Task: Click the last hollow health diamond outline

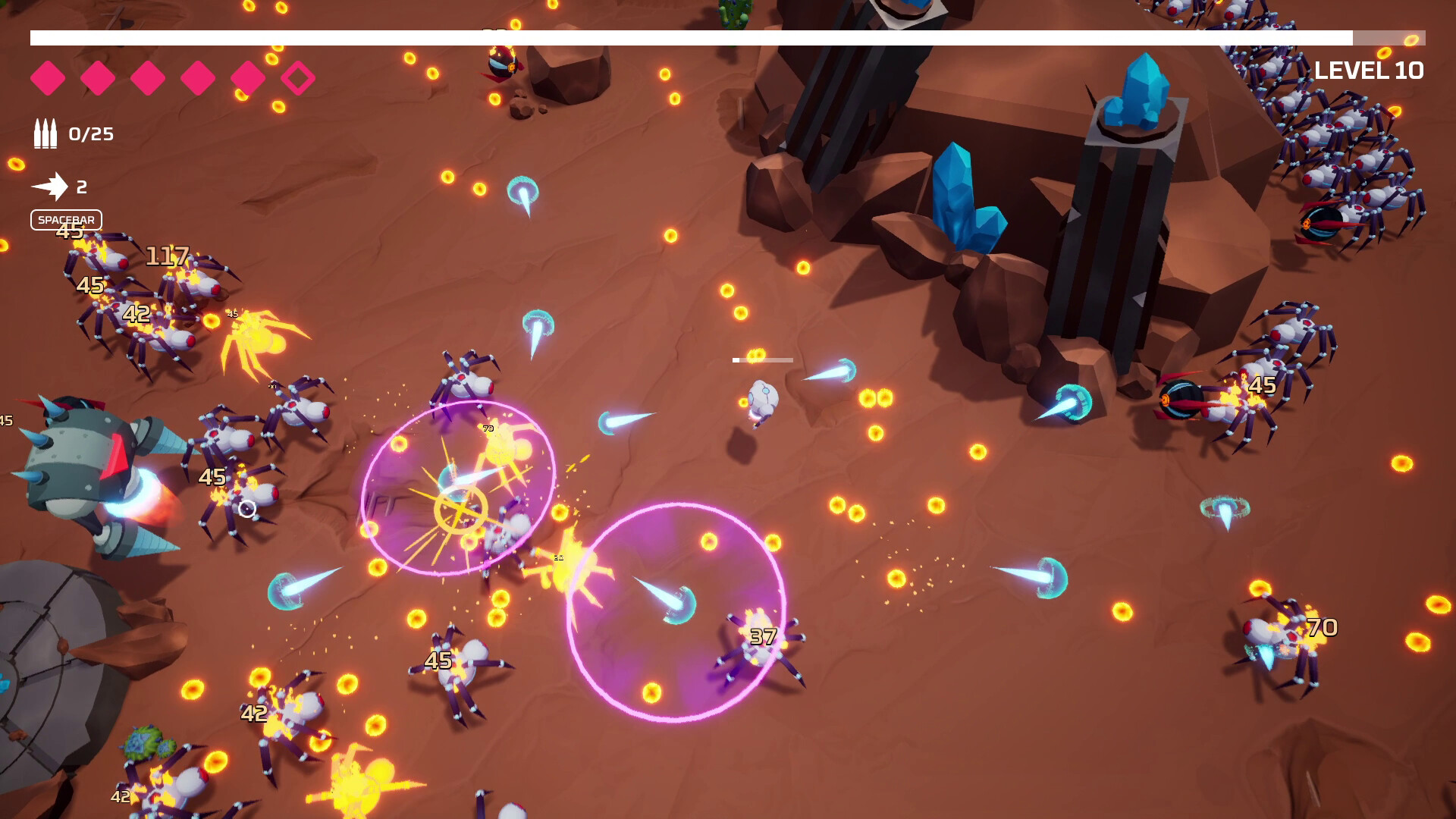Action: pyautogui.click(x=297, y=77)
